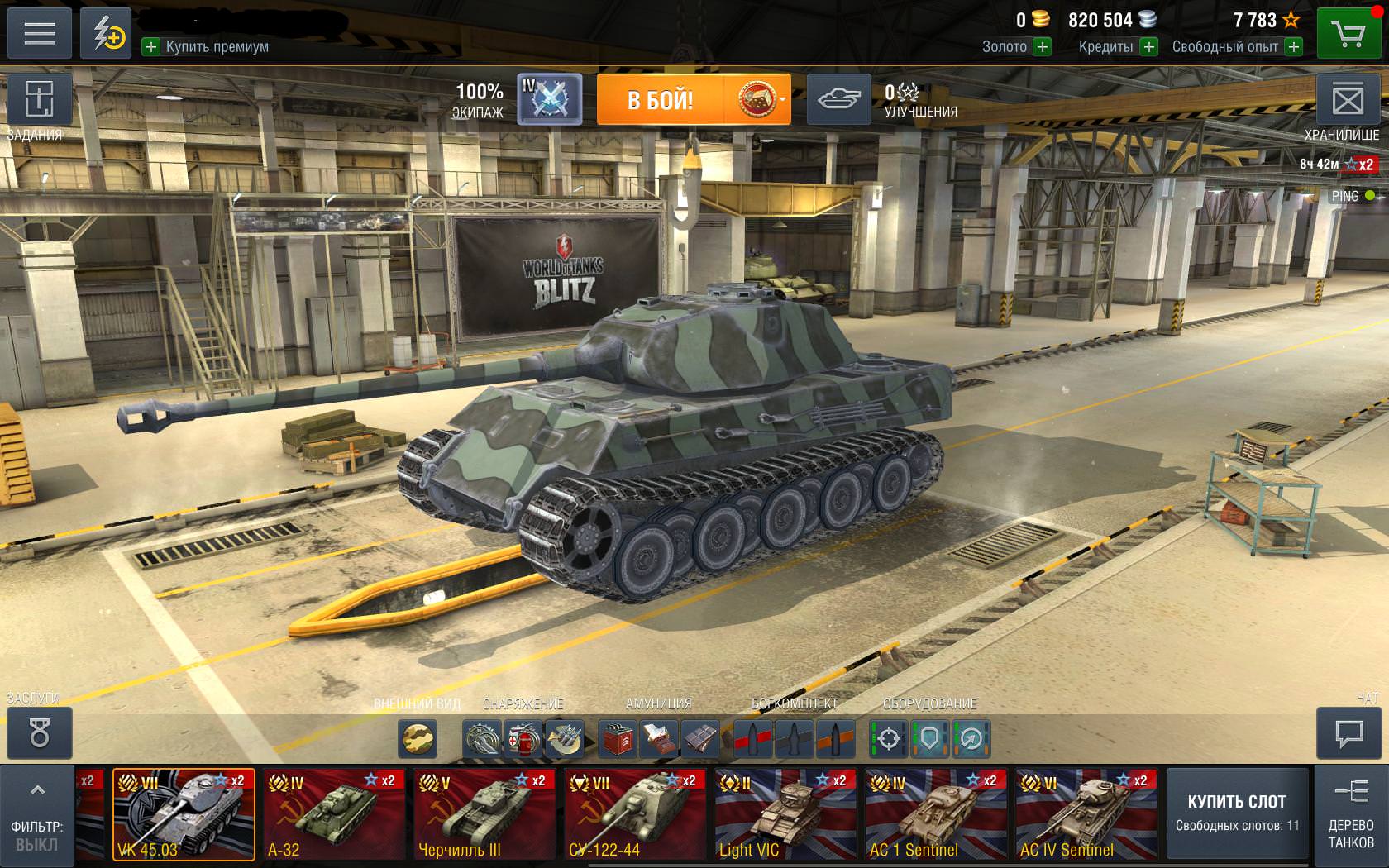The width and height of the screenshot is (1389, 868).
Task: Click the orange В БОЙ! battle button
Action: coord(660,100)
